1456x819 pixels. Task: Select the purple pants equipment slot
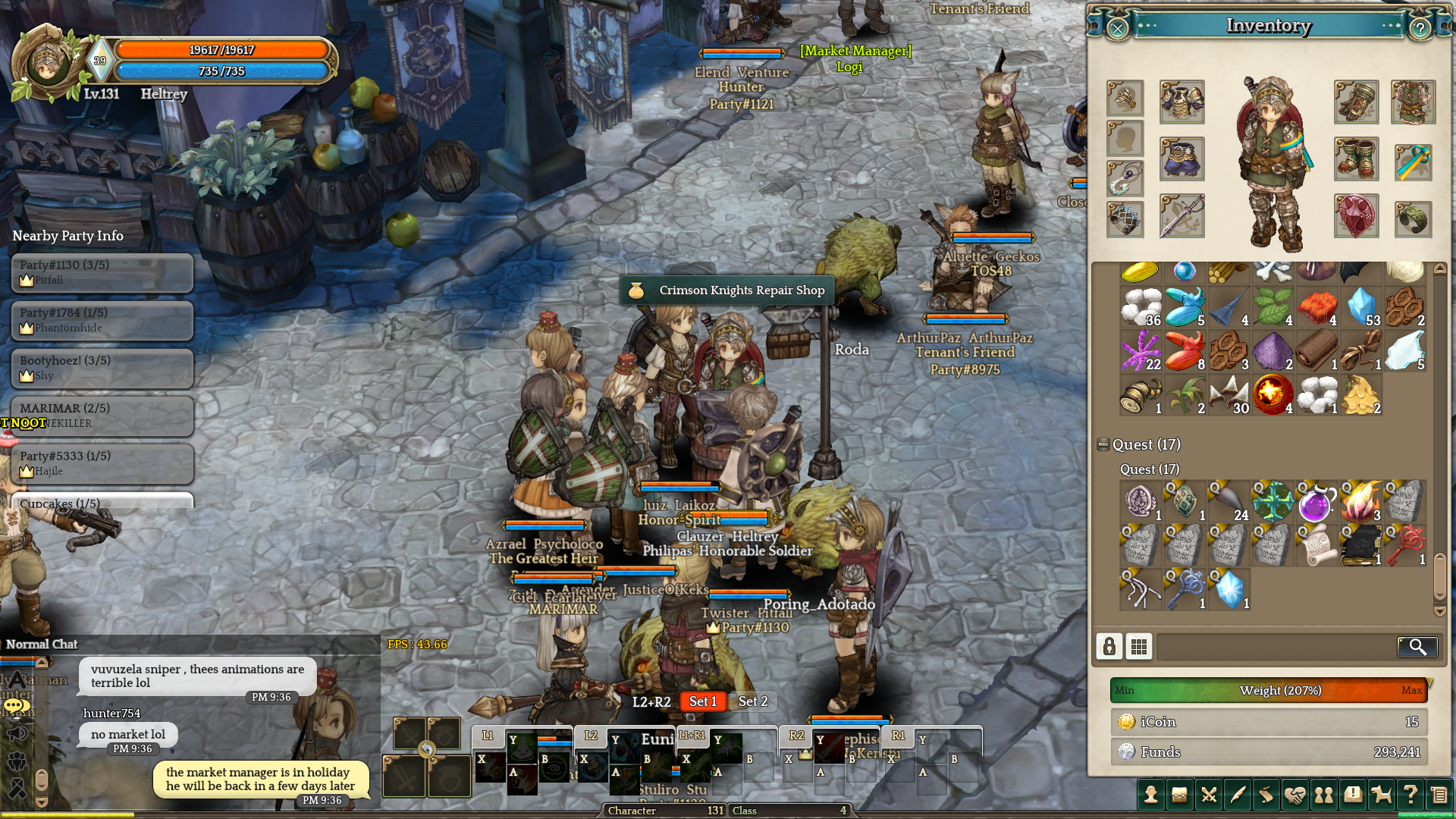1181,159
